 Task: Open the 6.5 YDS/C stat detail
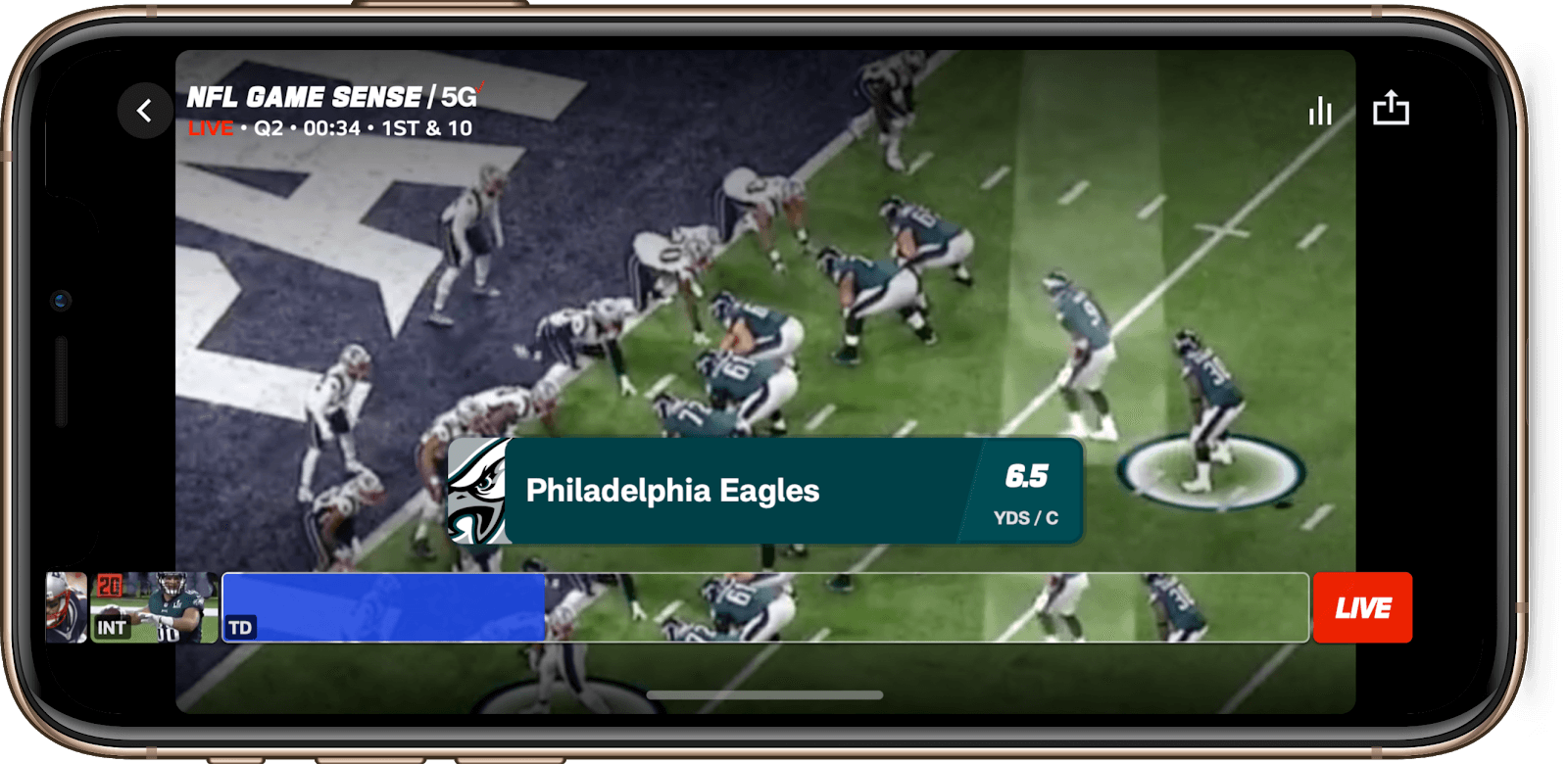coord(1026,490)
